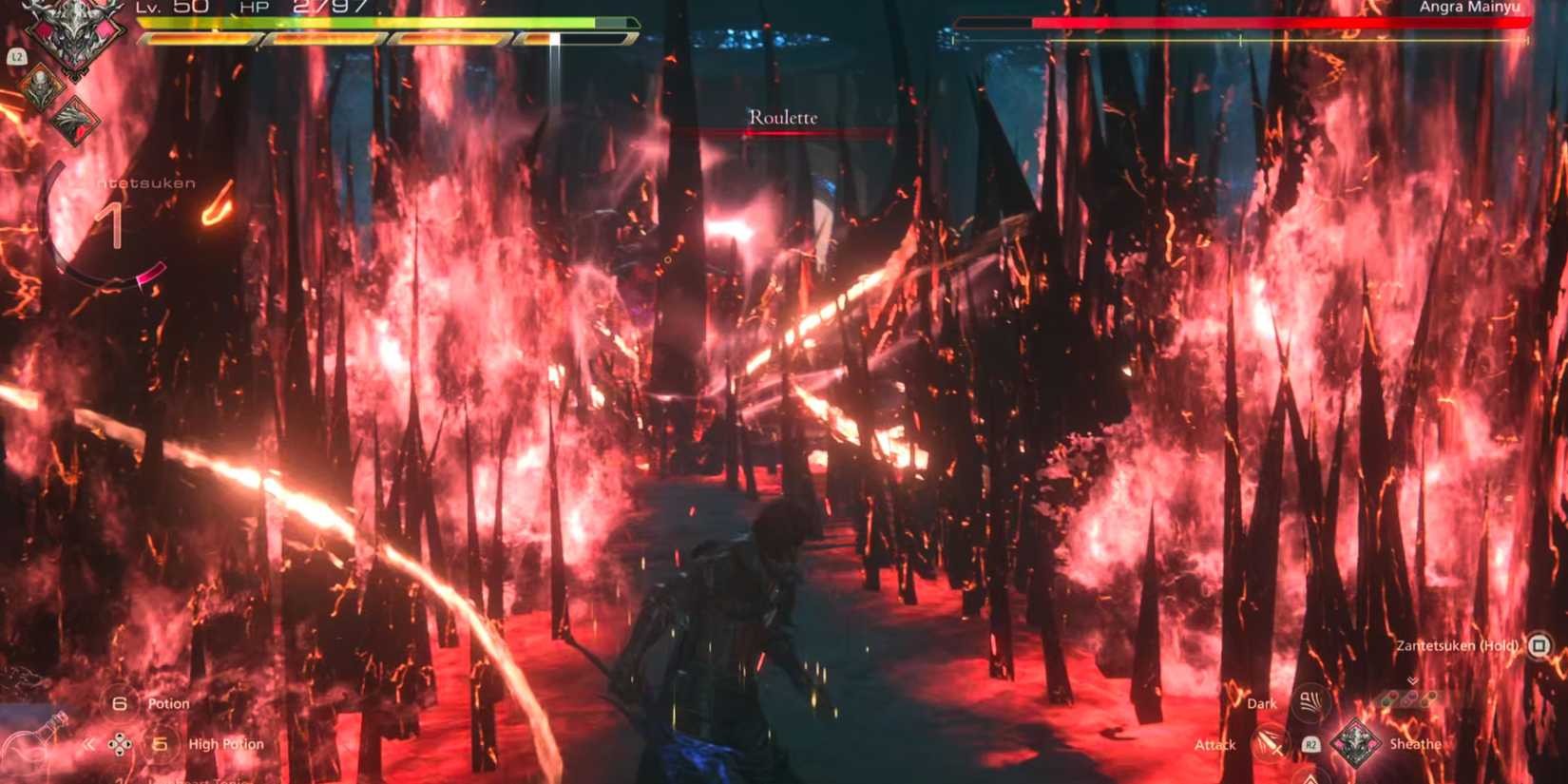Click the Sheathe Eikon crest icon
This screenshot has width=1568, height=784.
[1356, 741]
